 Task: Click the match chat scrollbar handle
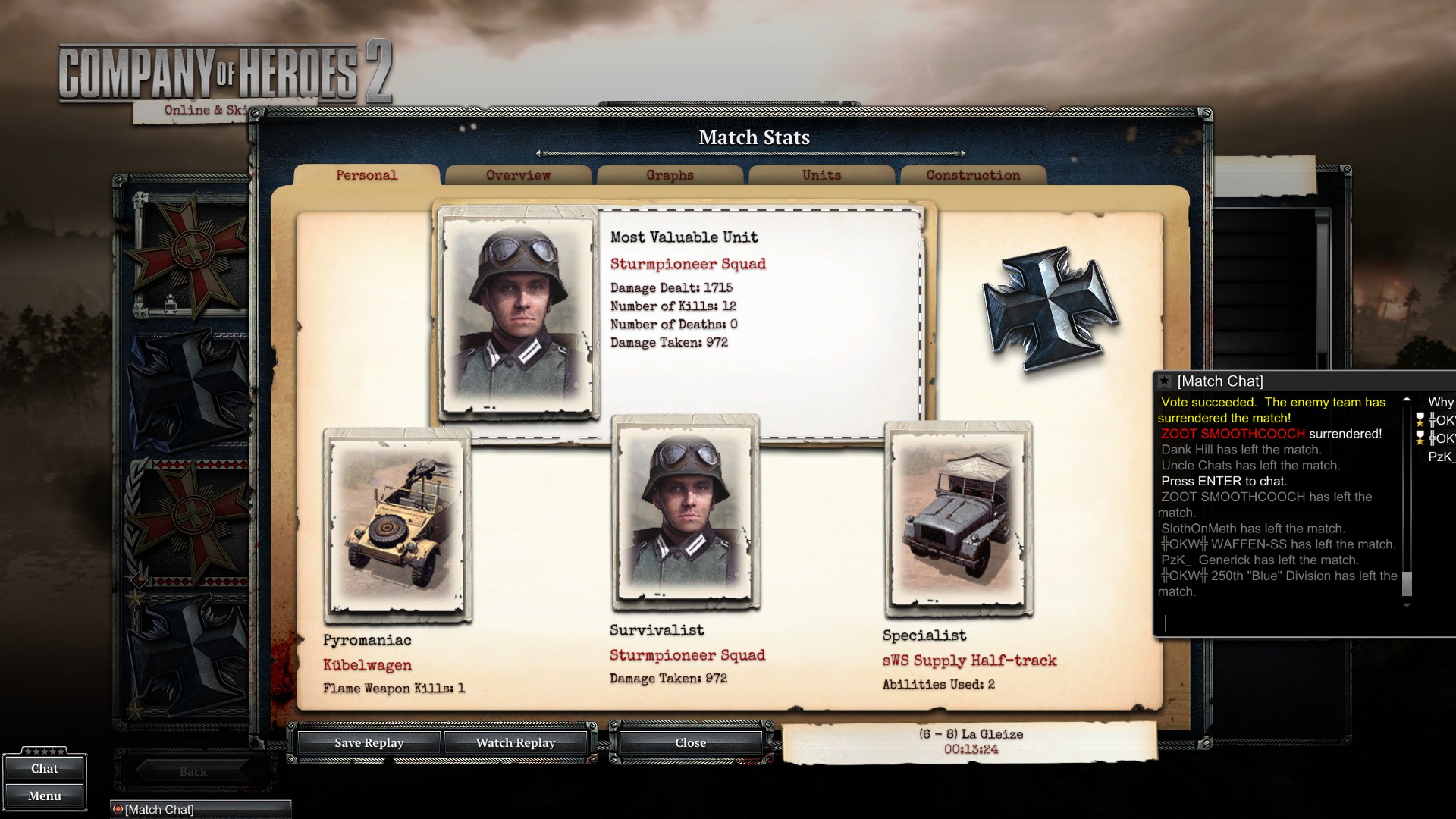pyautogui.click(x=1407, y=583)
